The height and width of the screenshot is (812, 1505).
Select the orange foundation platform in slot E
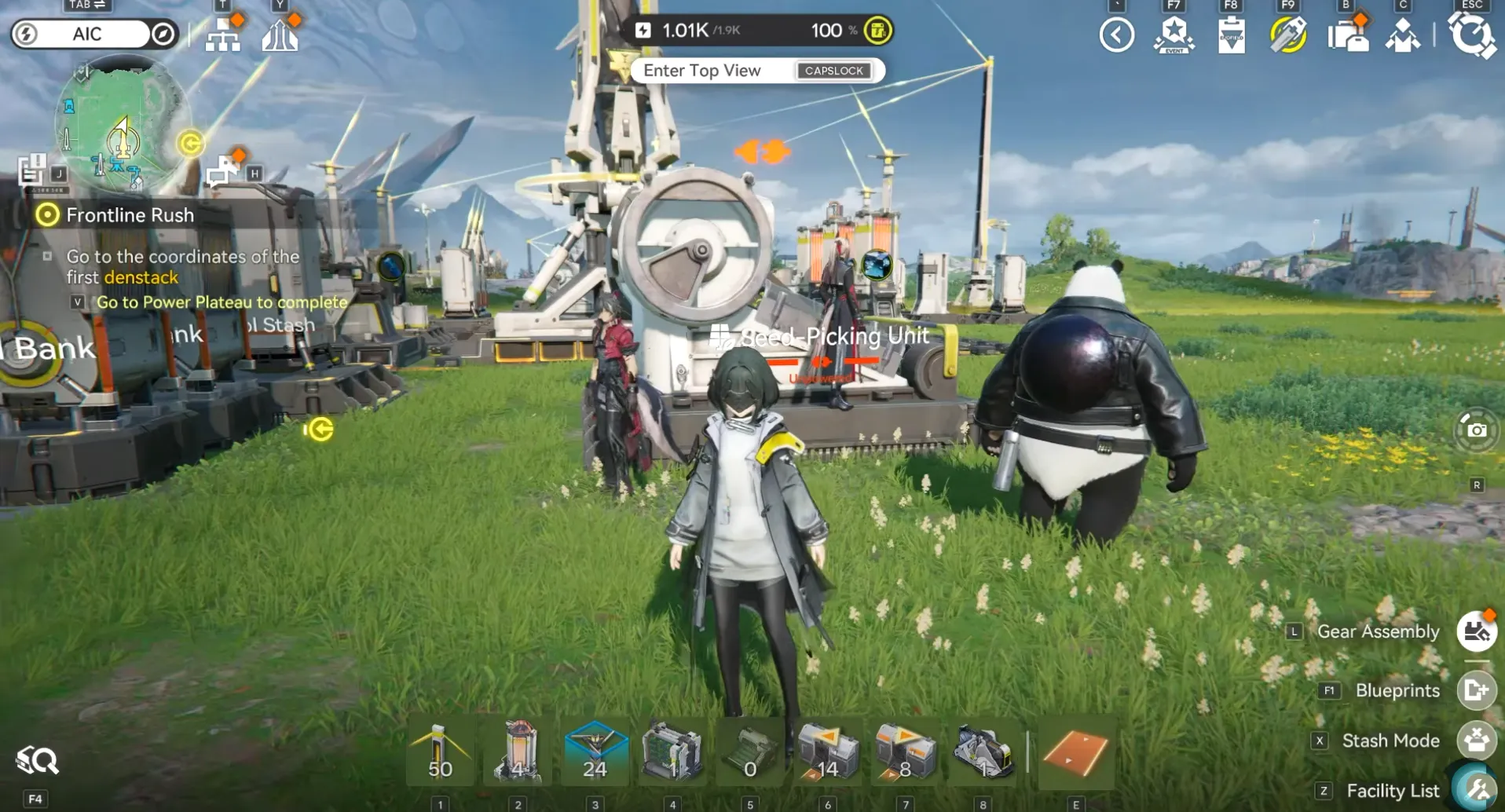pos(1077,751)
